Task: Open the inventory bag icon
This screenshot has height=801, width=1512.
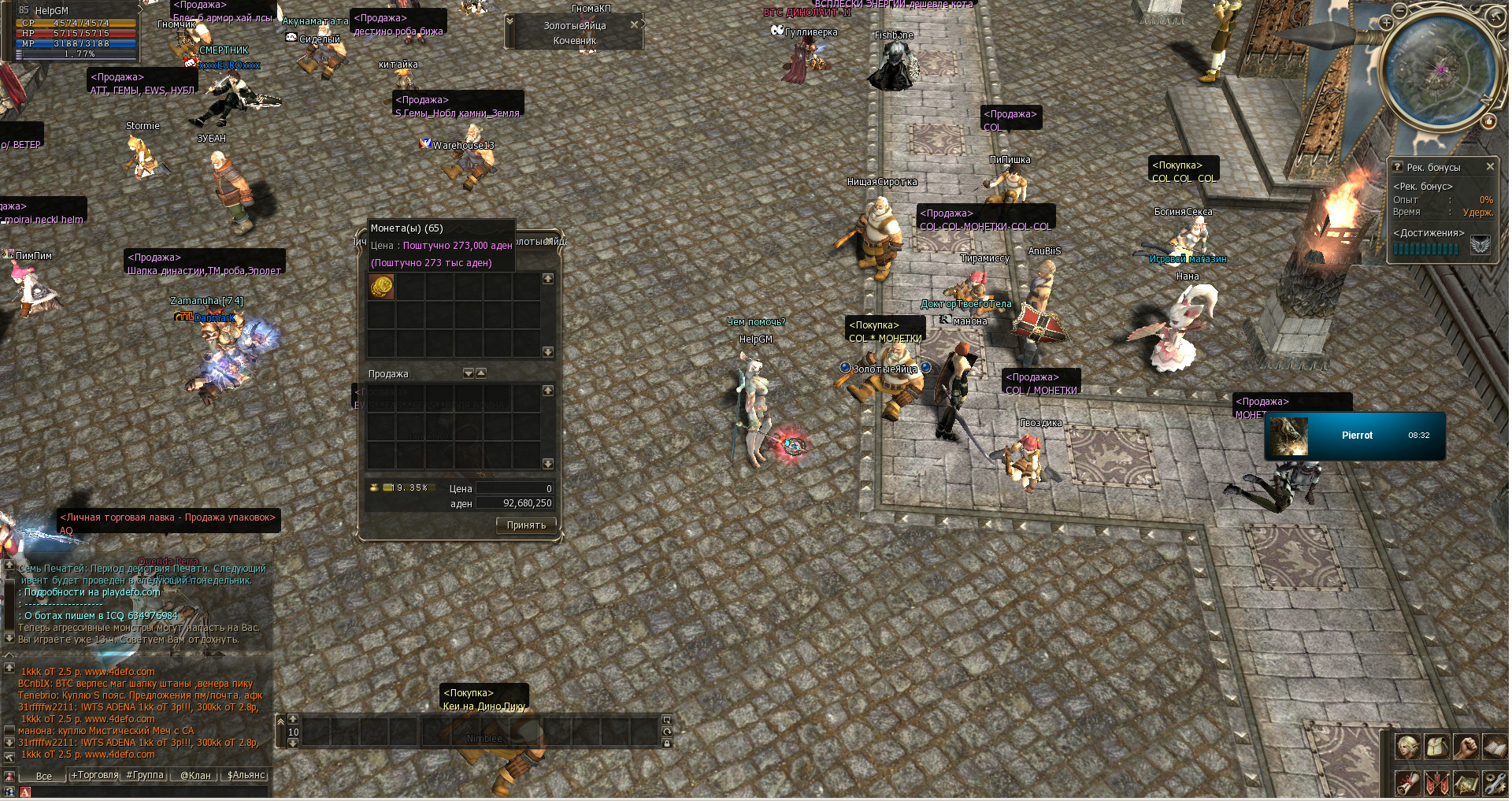Action: point(1436,746)
